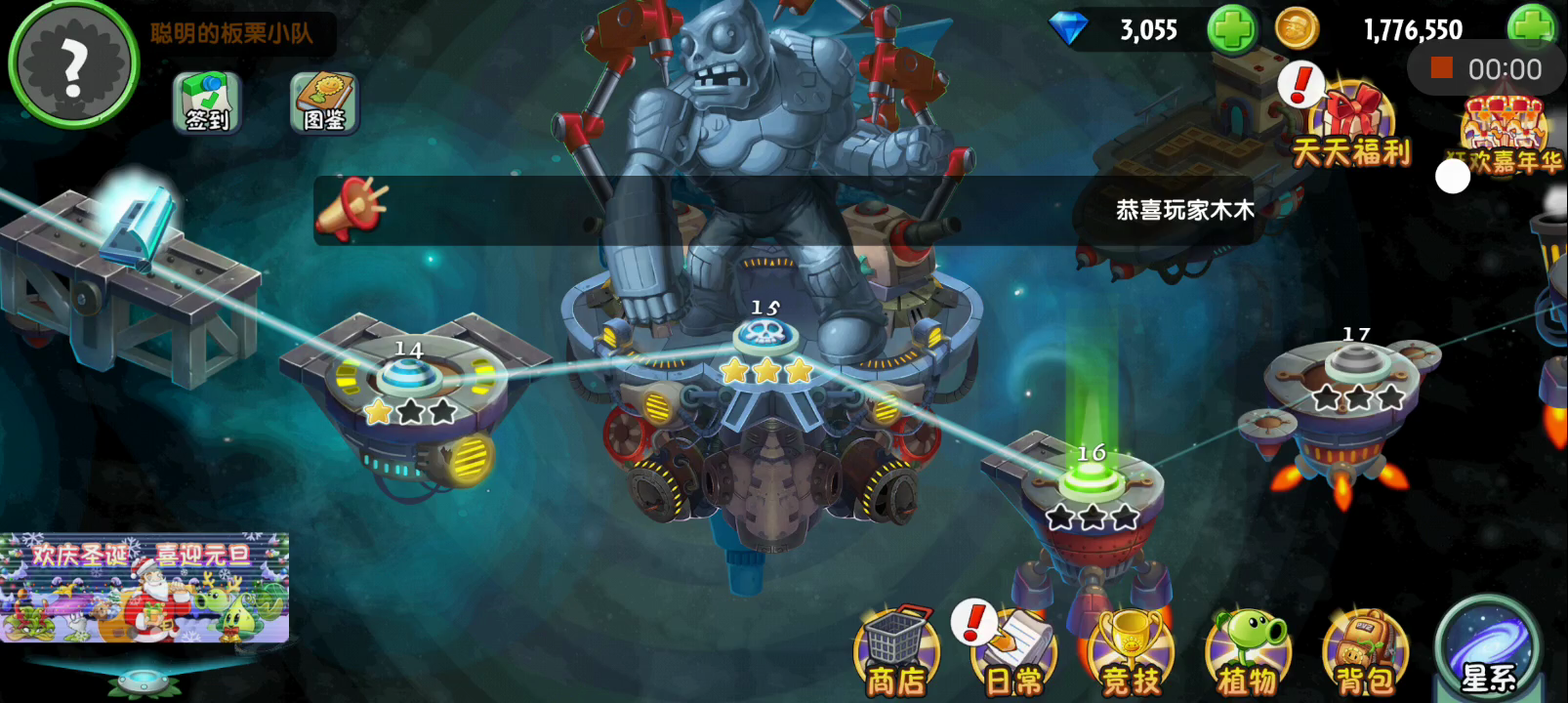Stop the screen recording timer

coord(1442,68)
